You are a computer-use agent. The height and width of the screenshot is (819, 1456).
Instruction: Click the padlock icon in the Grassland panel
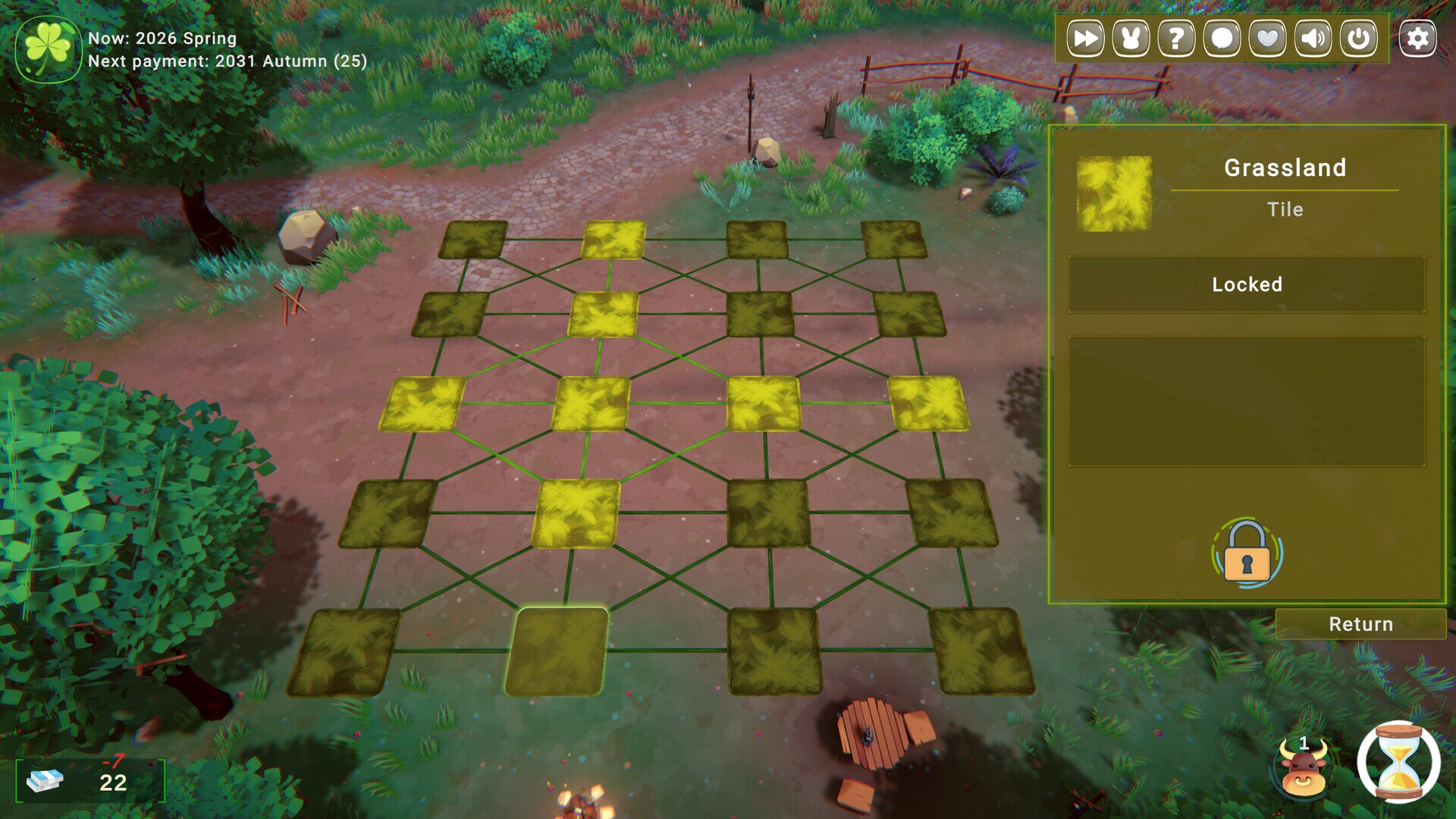pyautogui.click(x=1246, y=553)
